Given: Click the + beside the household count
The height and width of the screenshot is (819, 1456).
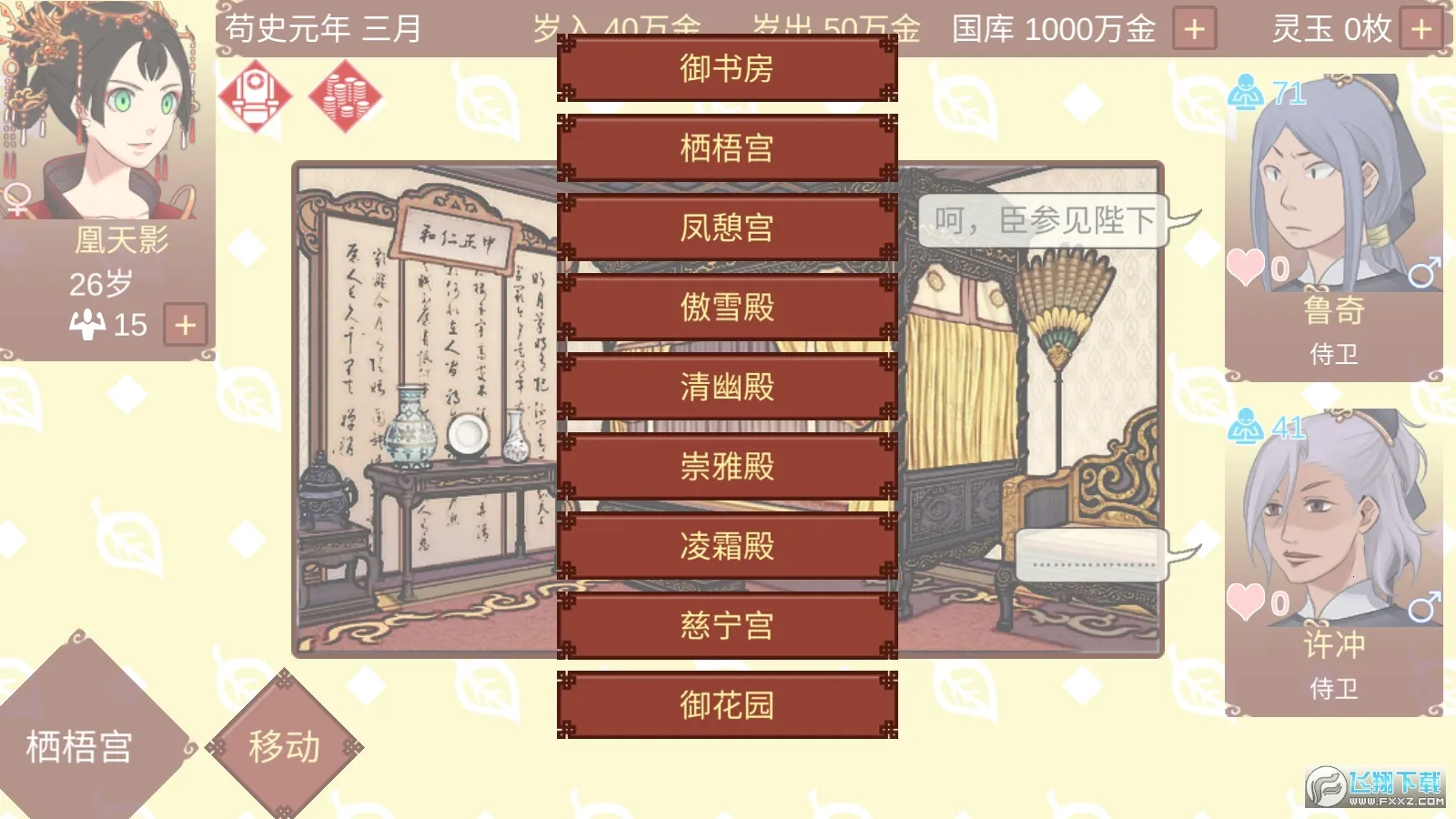Looking at the screenshot, I should pyautogui.click(x=184, y=323).
